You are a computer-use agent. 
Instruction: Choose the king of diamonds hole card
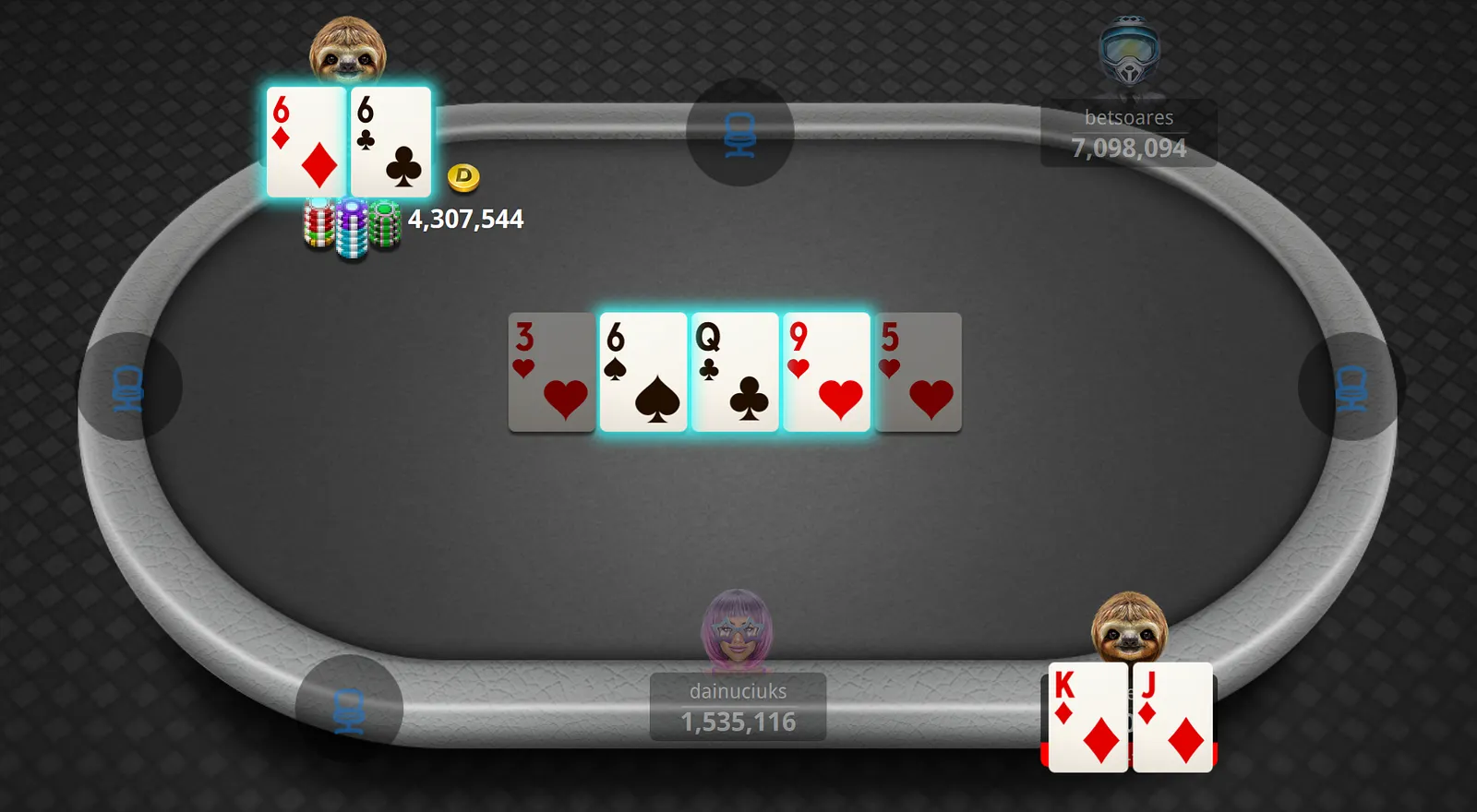1087,718
